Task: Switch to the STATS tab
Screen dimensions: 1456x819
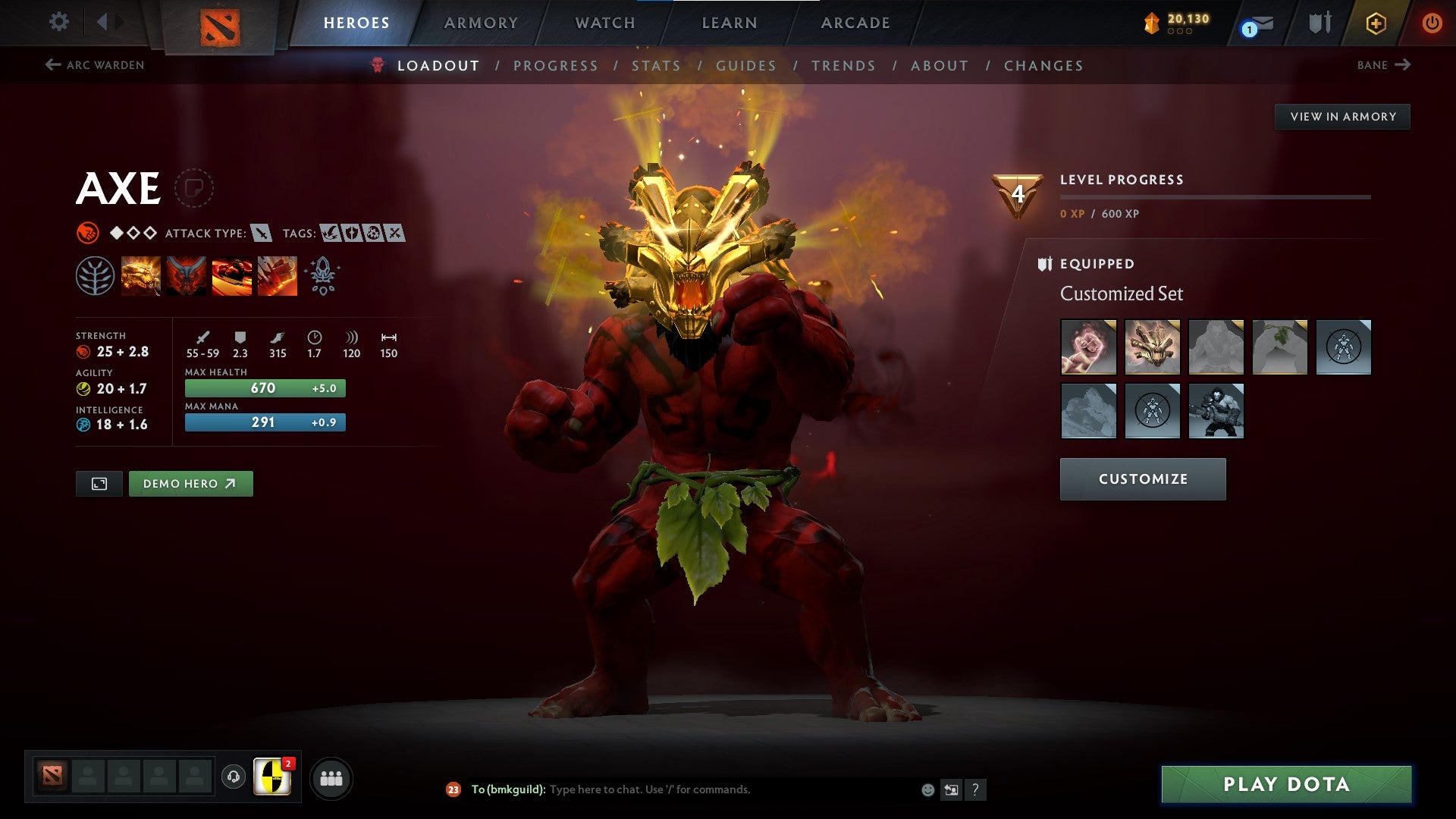Action: [x=656, y=65]
